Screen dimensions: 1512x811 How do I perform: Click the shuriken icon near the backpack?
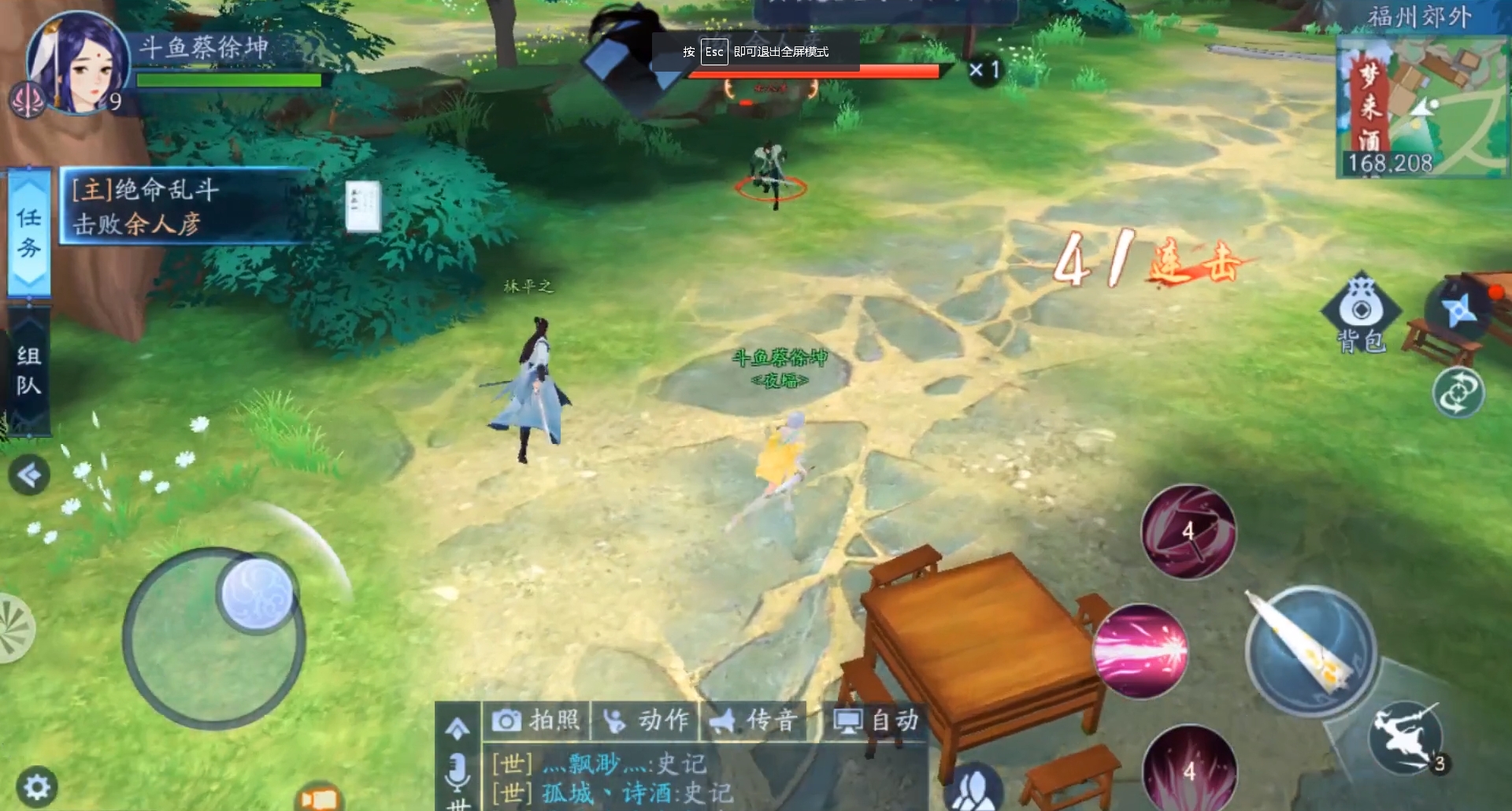pos(1459,311)
